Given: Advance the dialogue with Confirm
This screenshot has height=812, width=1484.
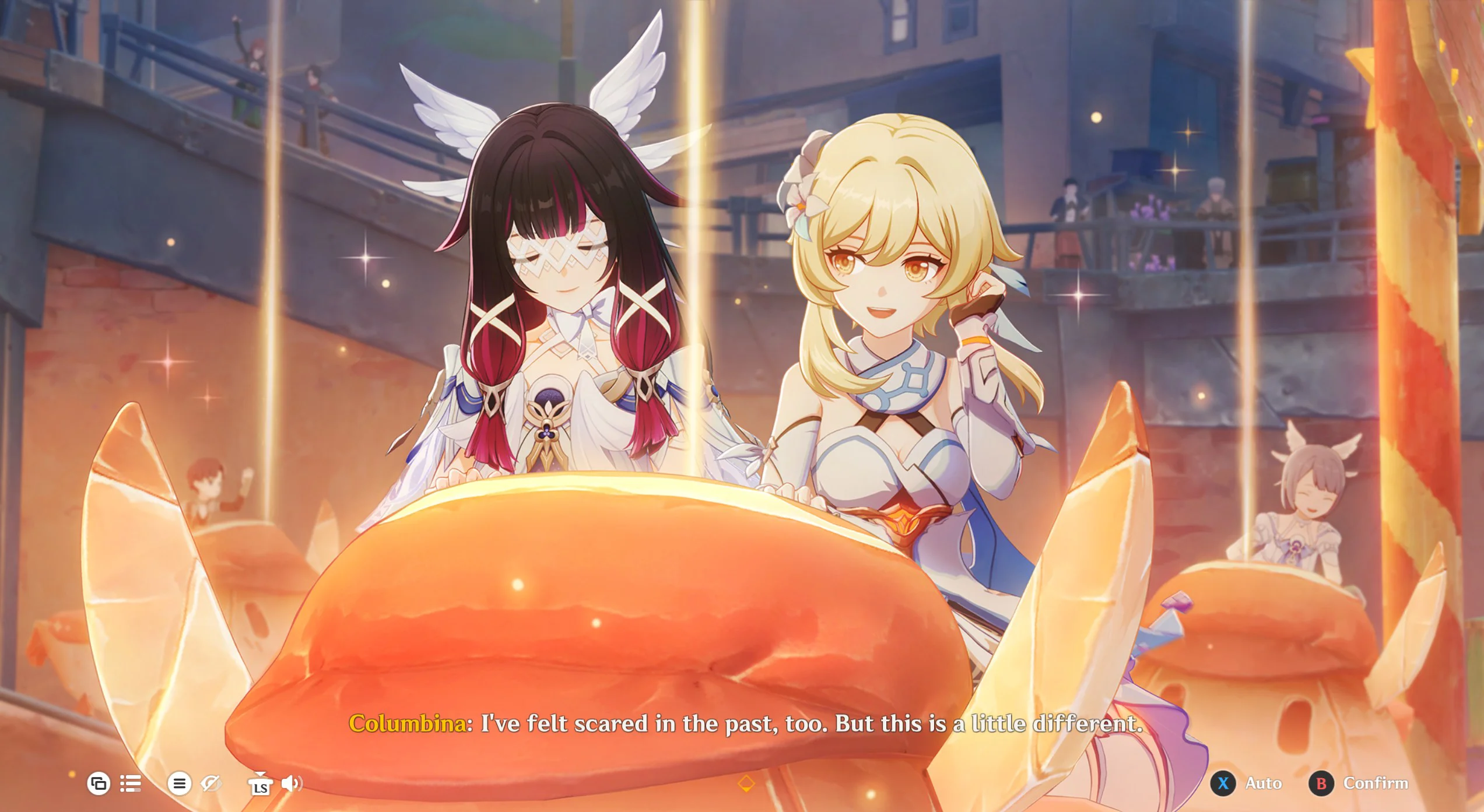Looking at the screenshot, I should [x=1360, y=783].
